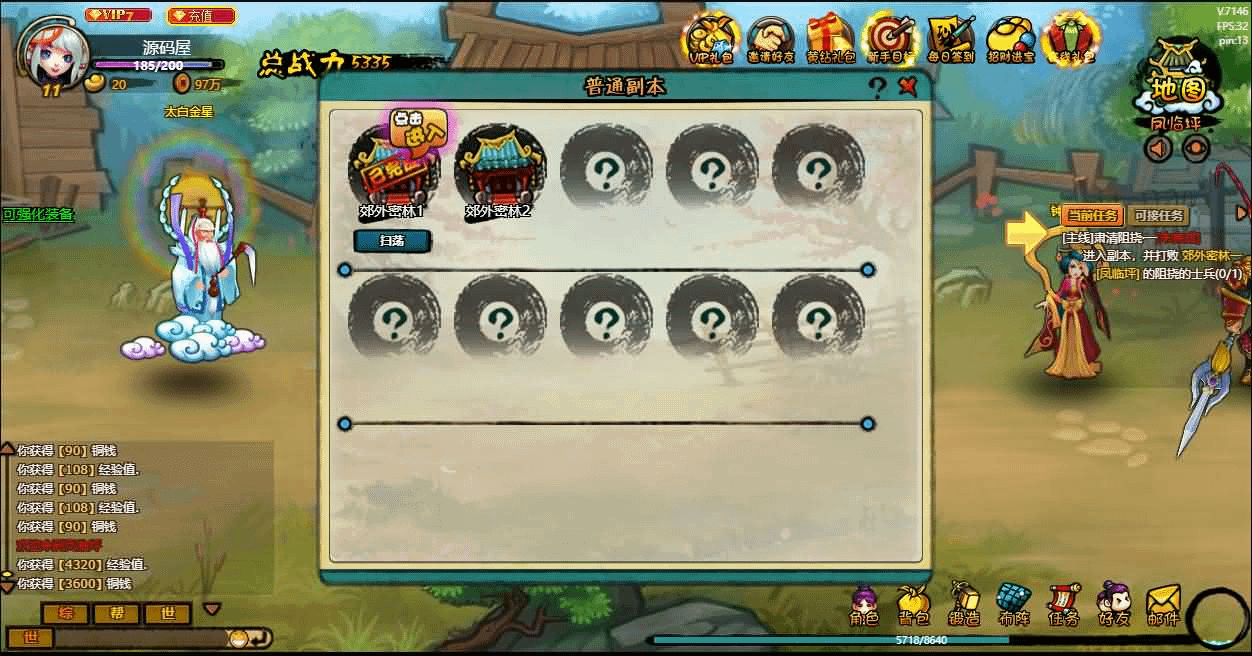Enter the 郊外密林1 dungeon stage
1252x656 pixels.
[394, 167]
